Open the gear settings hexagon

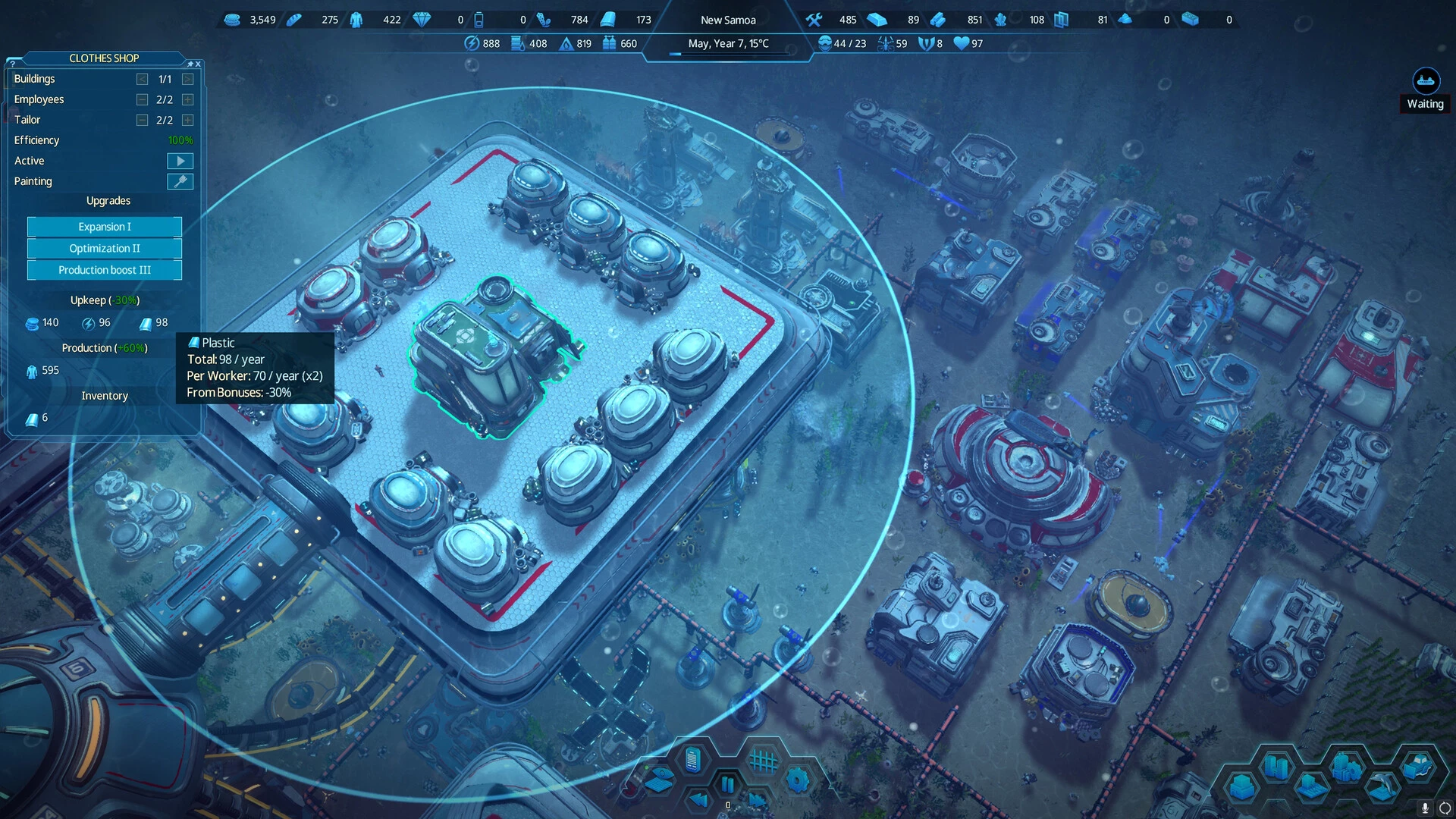pos(797,780)
